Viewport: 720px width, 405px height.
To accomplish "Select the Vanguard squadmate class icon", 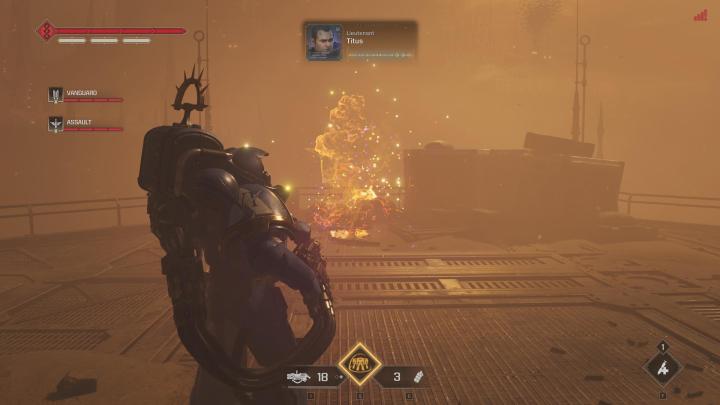I will [x=56, y=95].
